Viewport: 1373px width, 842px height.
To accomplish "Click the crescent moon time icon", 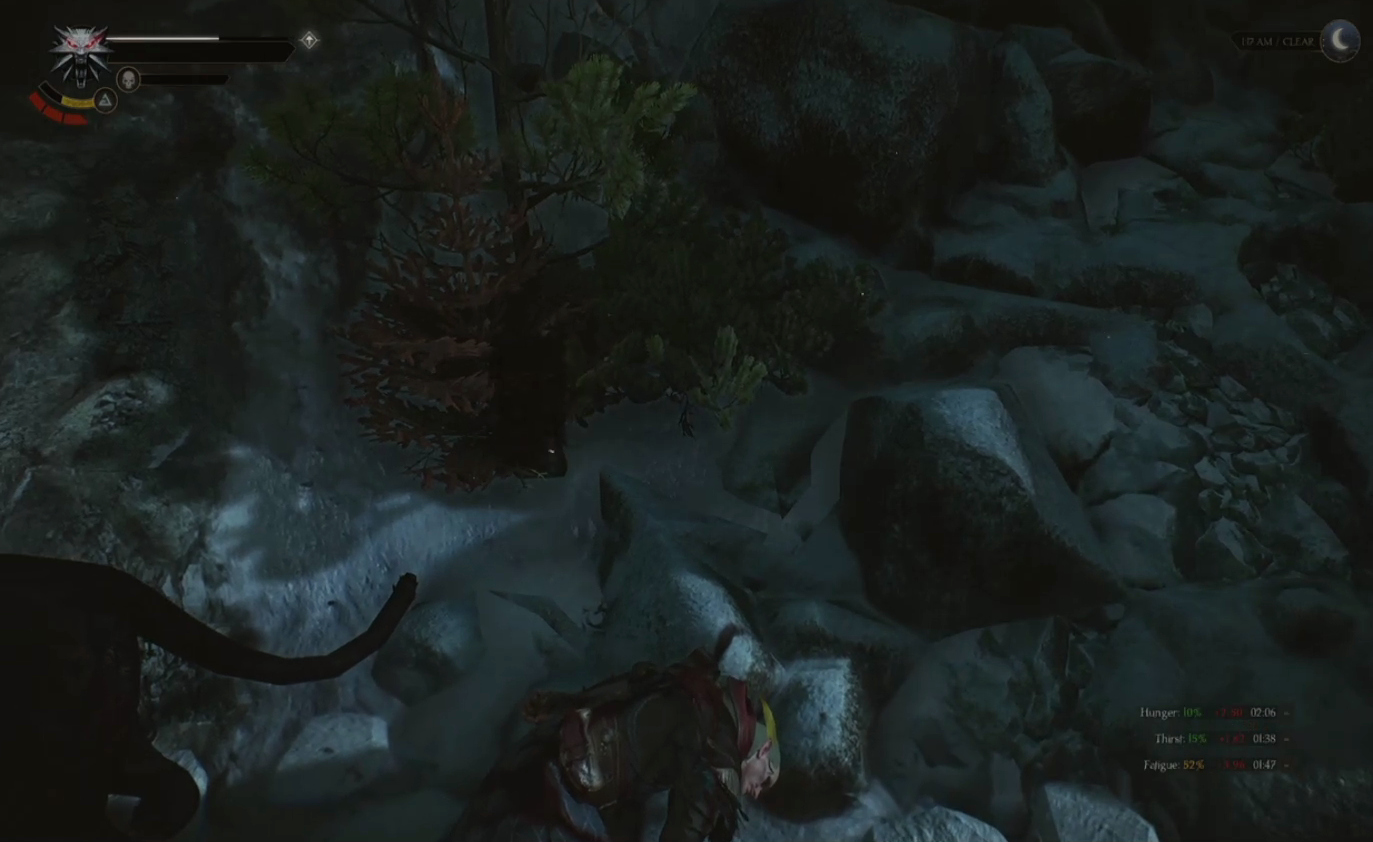I will pyautogui.click(x=1340, y=41).
